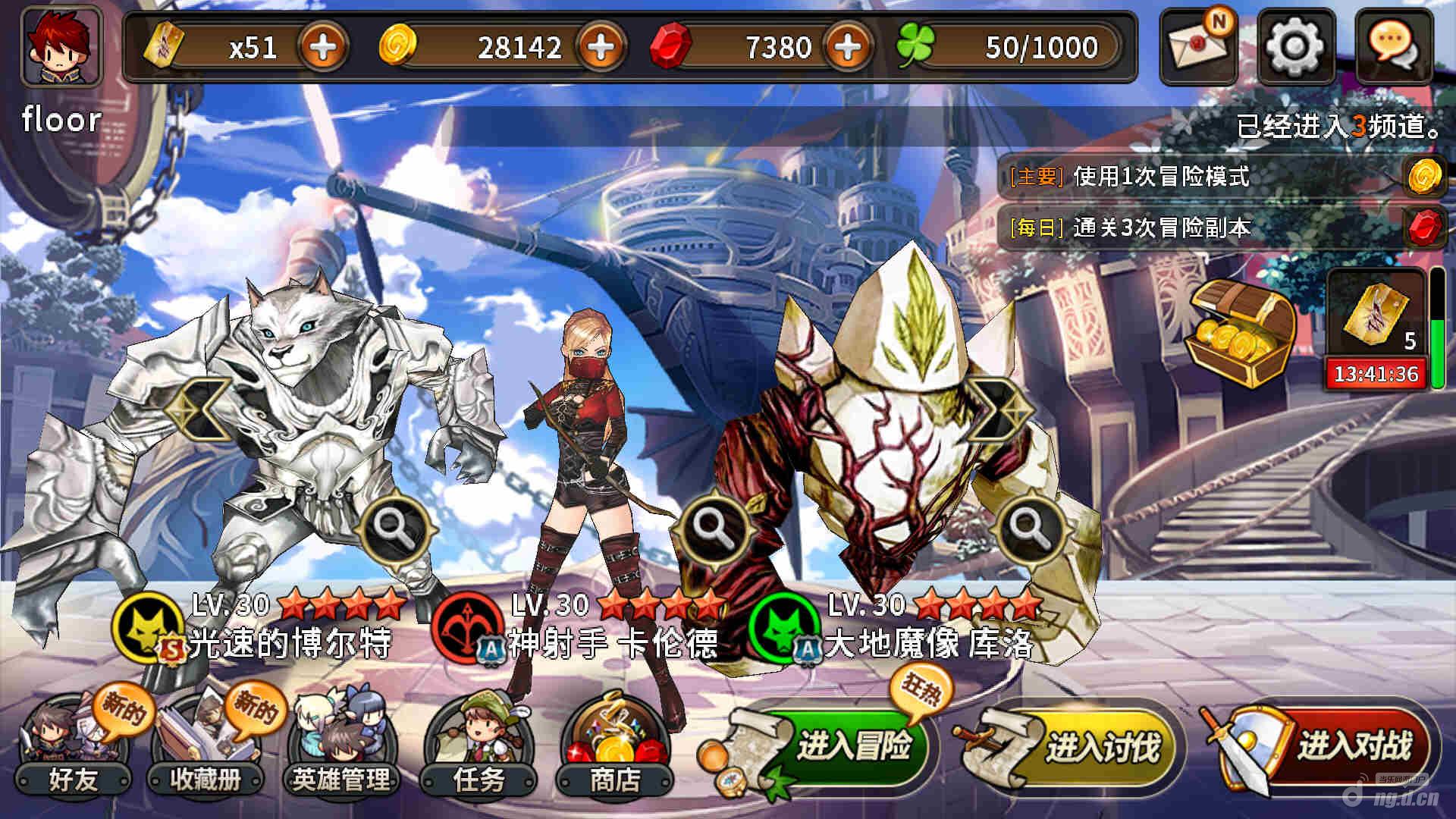Image resolution: width=1456 pixels, height=819 pixels.
Task: Open the mailbox envelope icon
Action: click(x=1198, y=47)
